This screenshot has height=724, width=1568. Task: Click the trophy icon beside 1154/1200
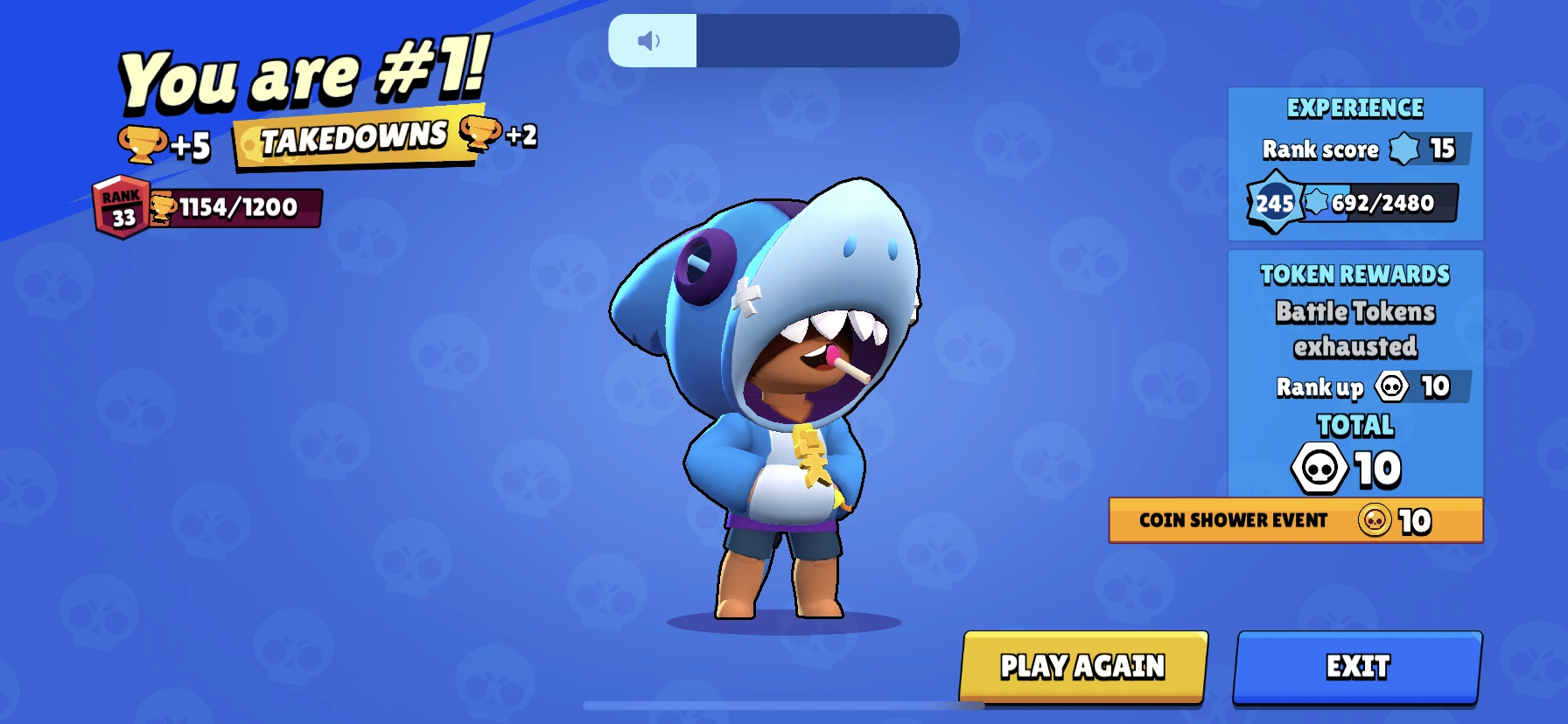[162, 209]
